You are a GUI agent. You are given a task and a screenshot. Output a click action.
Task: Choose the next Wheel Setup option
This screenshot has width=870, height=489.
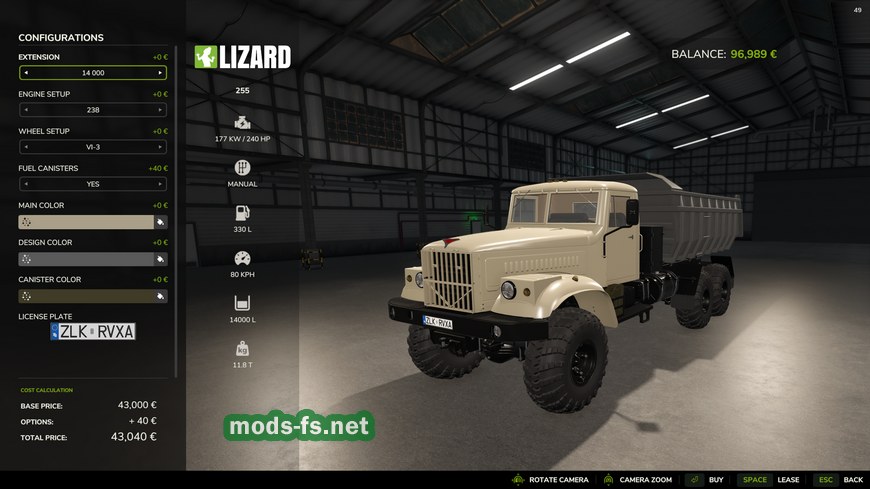(x=160, y=147)
